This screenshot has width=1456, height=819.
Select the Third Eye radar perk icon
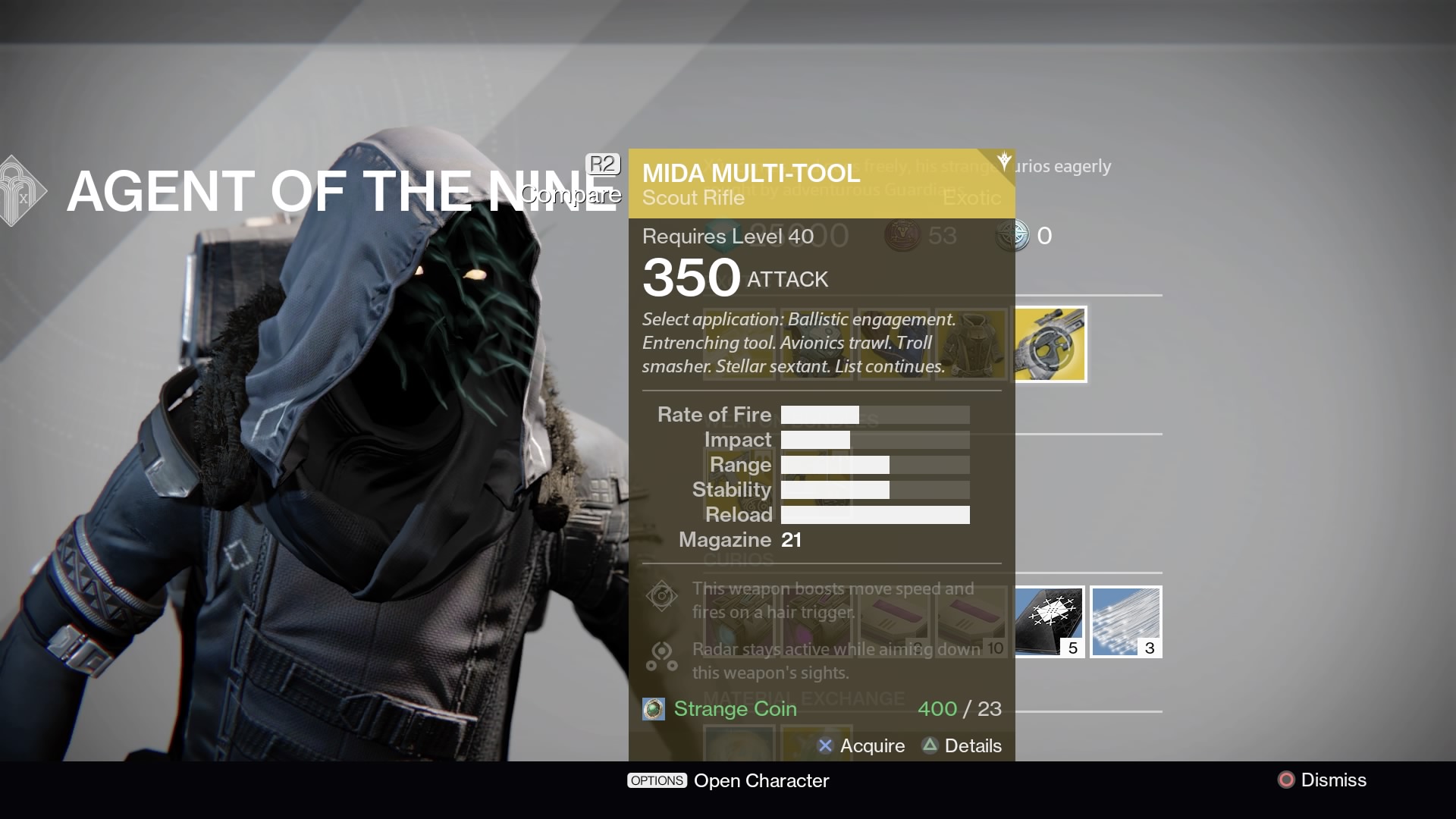[x=662, y=657]
